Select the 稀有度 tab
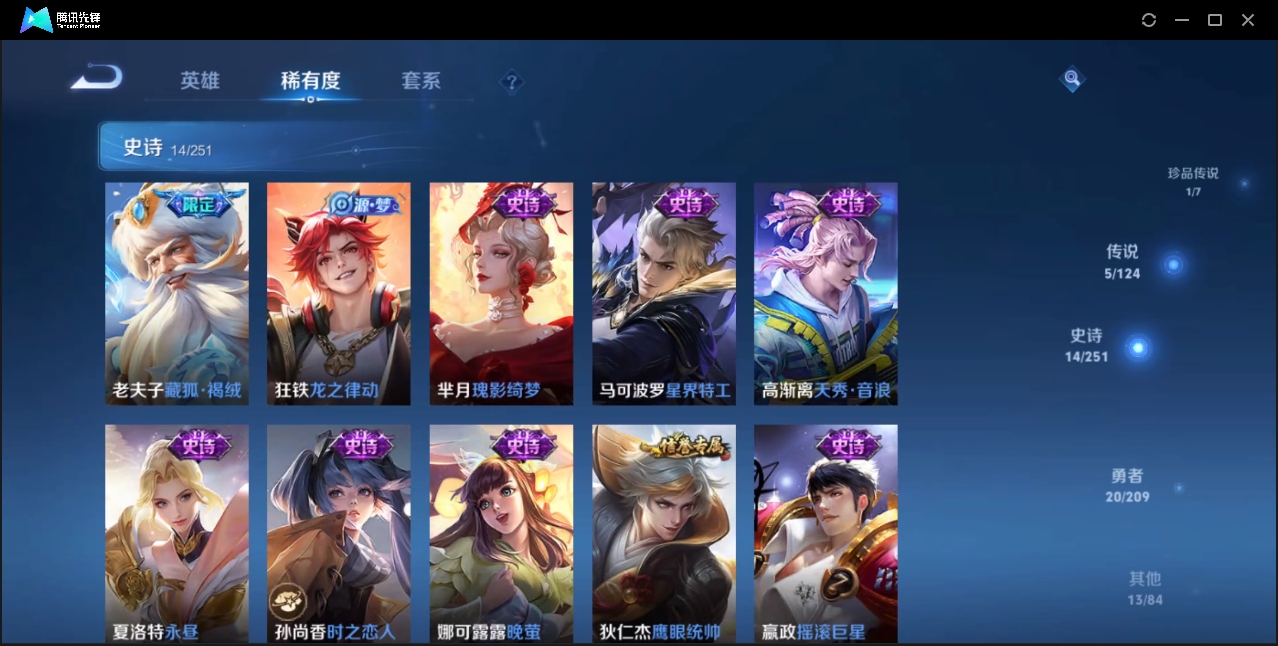The width and height of the screenshot is (1278, 646). 310,81
